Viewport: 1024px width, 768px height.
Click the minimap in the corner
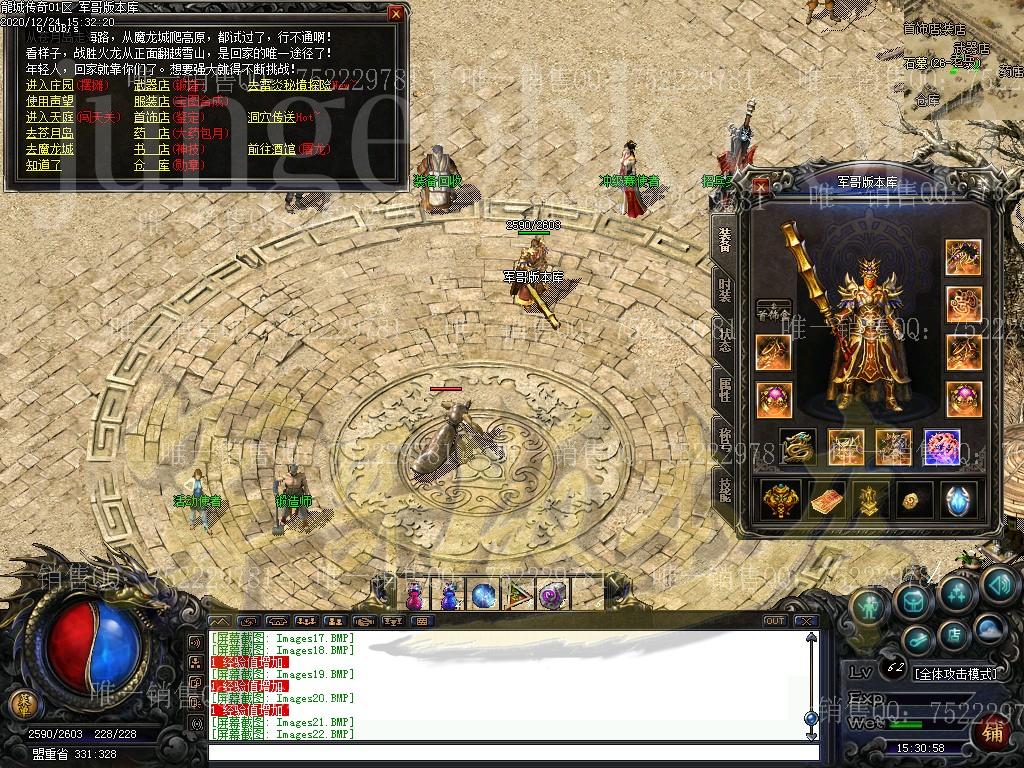point(962,60)
